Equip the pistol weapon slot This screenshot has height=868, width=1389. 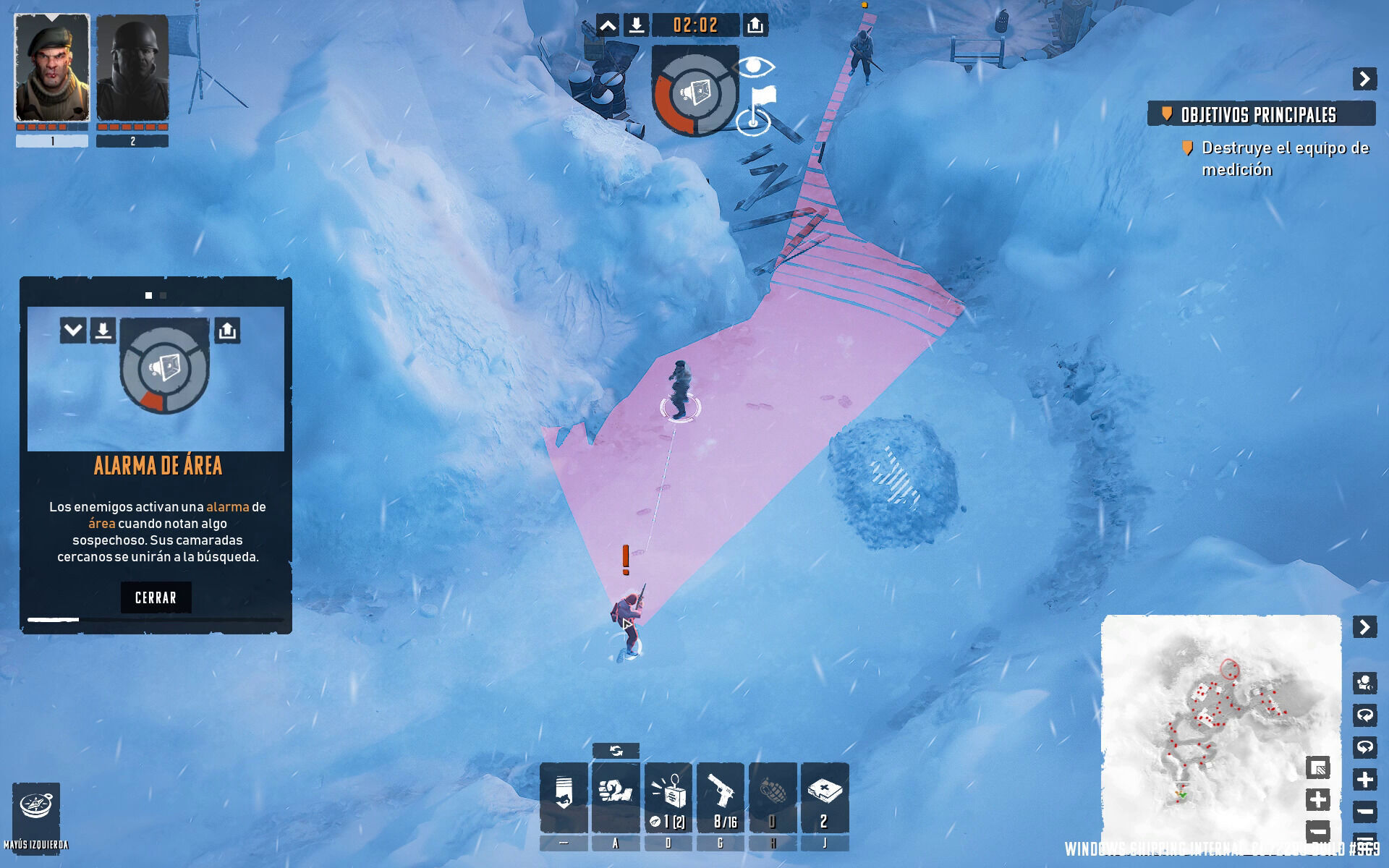coord(720,796)
